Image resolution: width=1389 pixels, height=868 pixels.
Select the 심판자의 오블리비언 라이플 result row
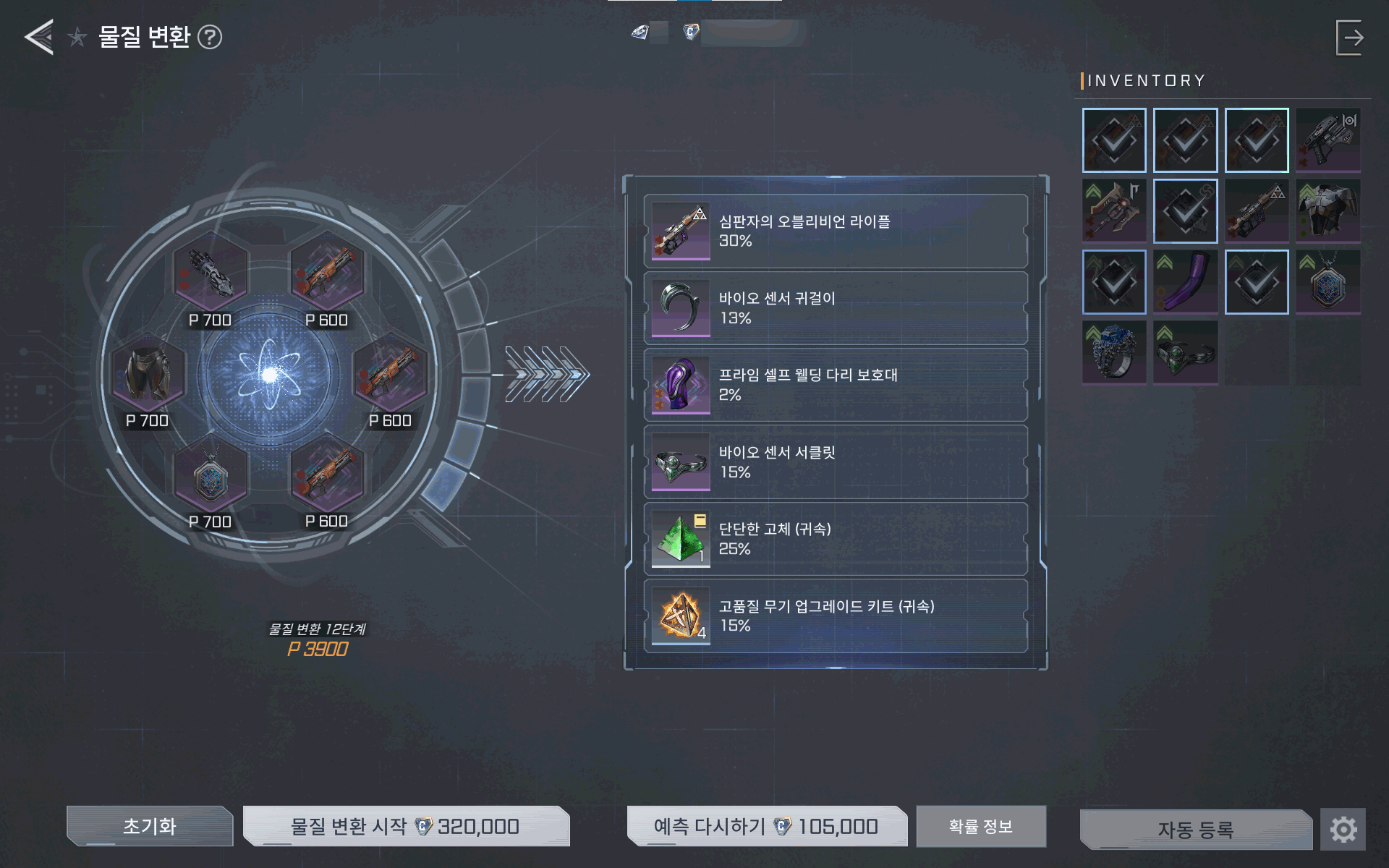click(x=836, y=231)
